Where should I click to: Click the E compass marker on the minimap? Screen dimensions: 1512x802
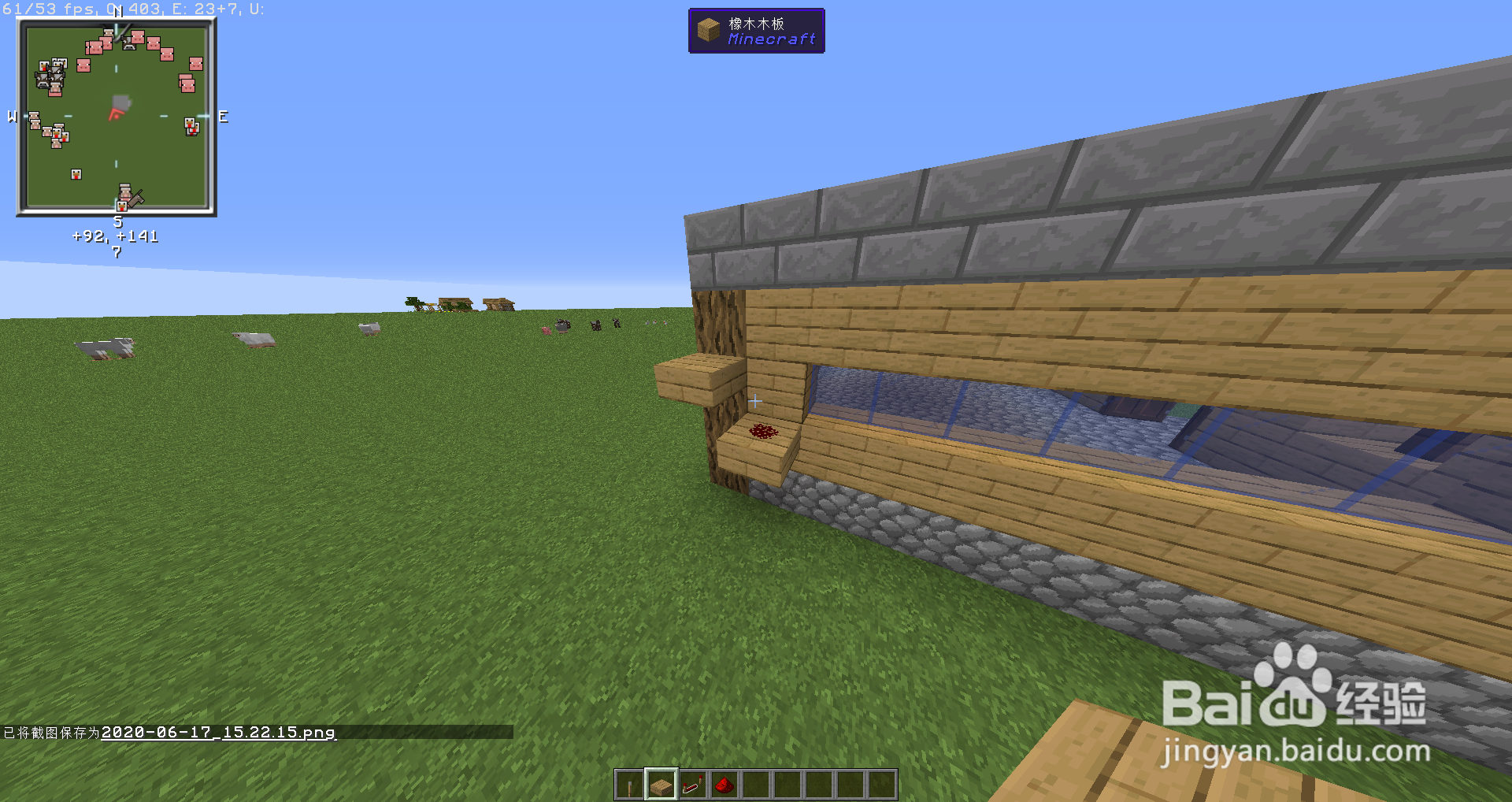point(223,117)
